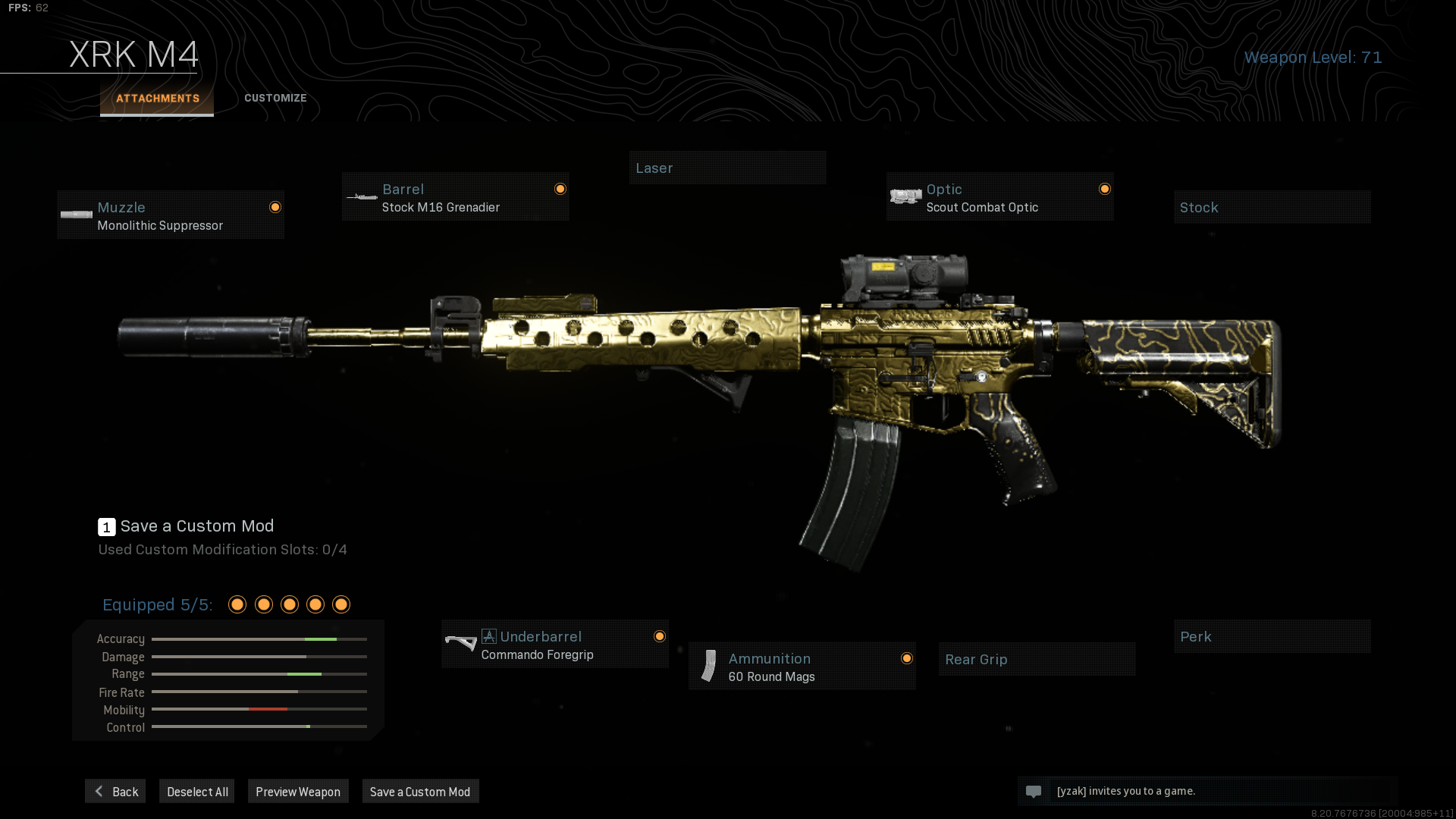This screenshot has height=819, width=1456.
Task: Click the Preview Weapon button
Action: [298, 791]
